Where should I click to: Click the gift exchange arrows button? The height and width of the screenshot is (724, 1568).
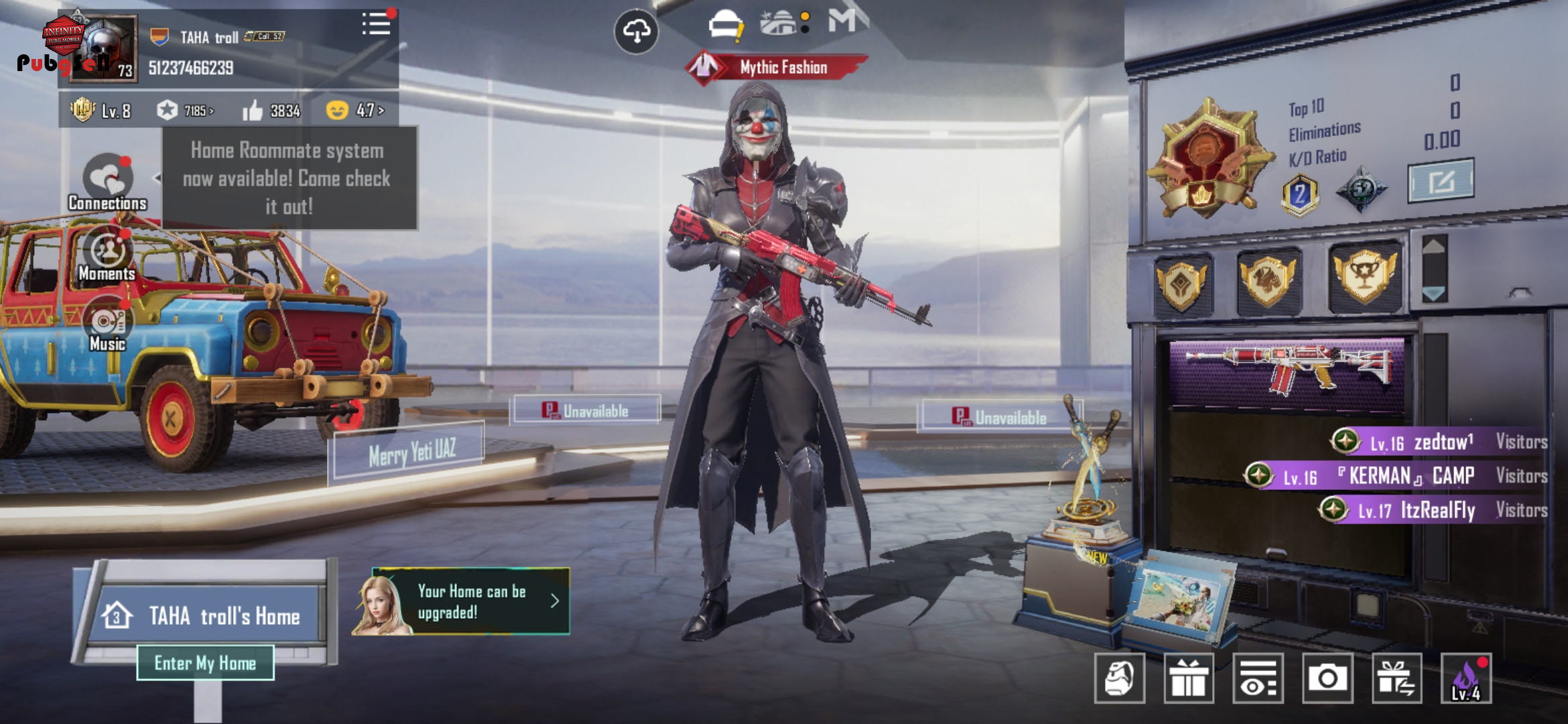[1396, 678]
